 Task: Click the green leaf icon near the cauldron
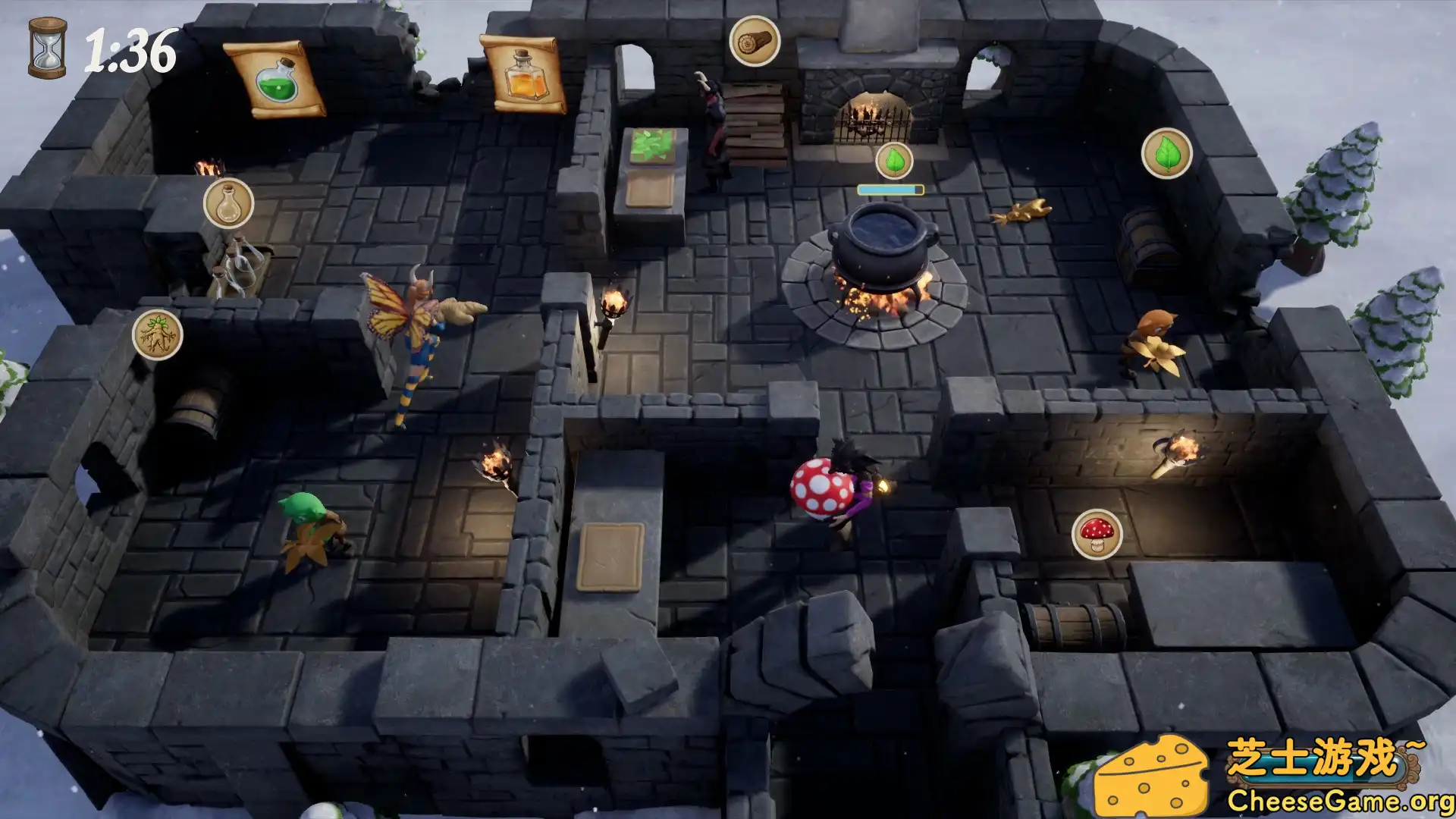click(x=896, y=159)
